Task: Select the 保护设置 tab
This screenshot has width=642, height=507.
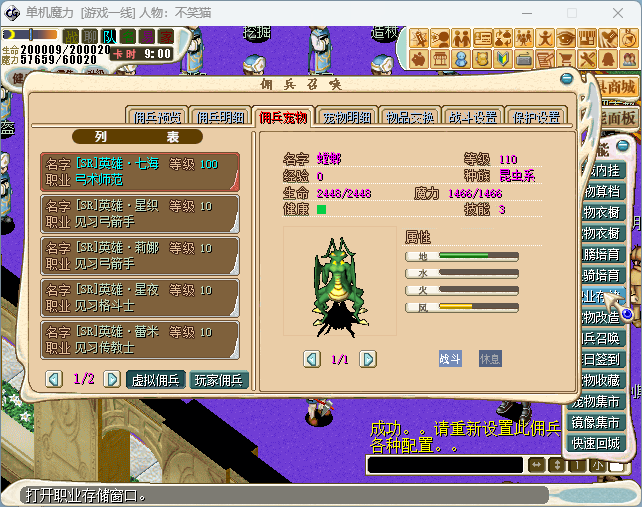Action: (x=535, y=117)
